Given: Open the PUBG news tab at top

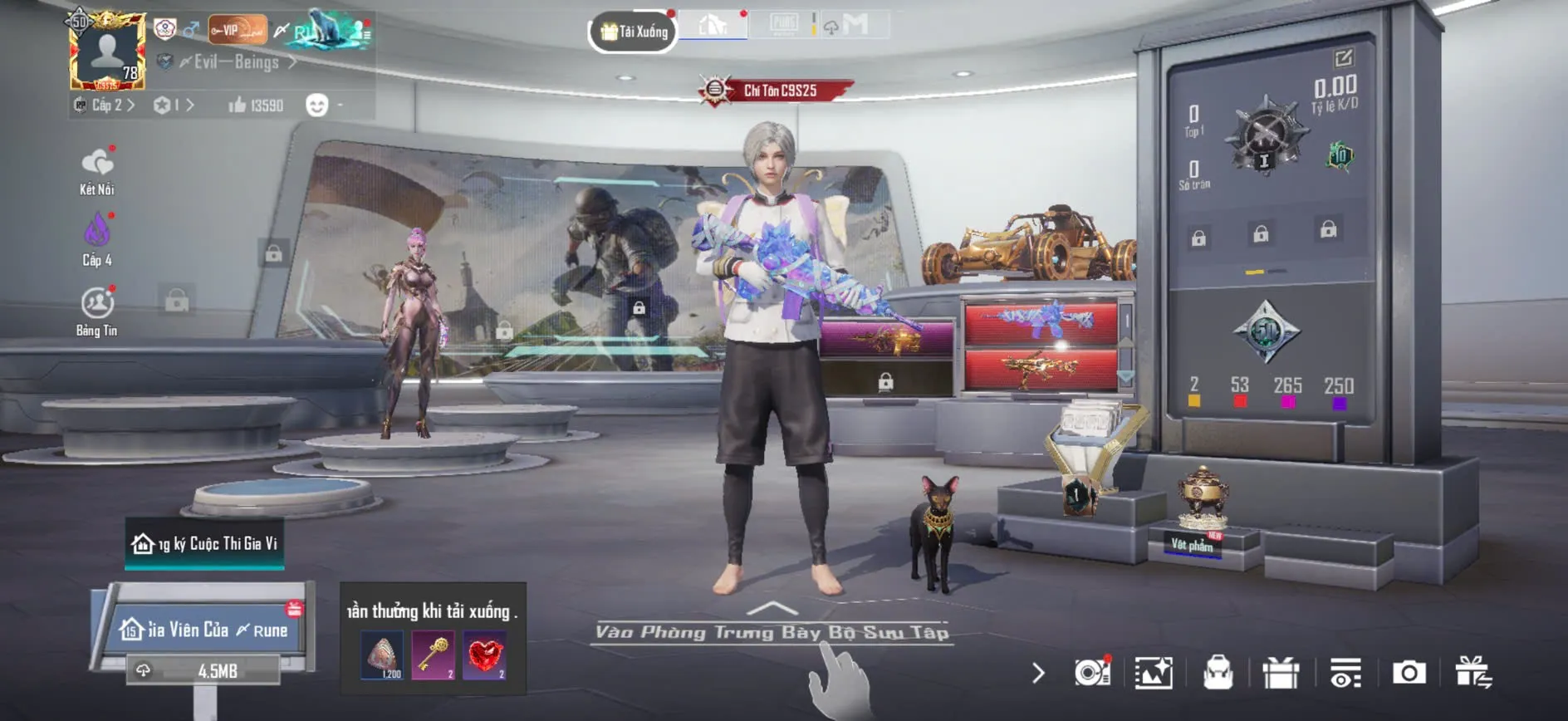Looking at the screenshot, I should 783,25.
